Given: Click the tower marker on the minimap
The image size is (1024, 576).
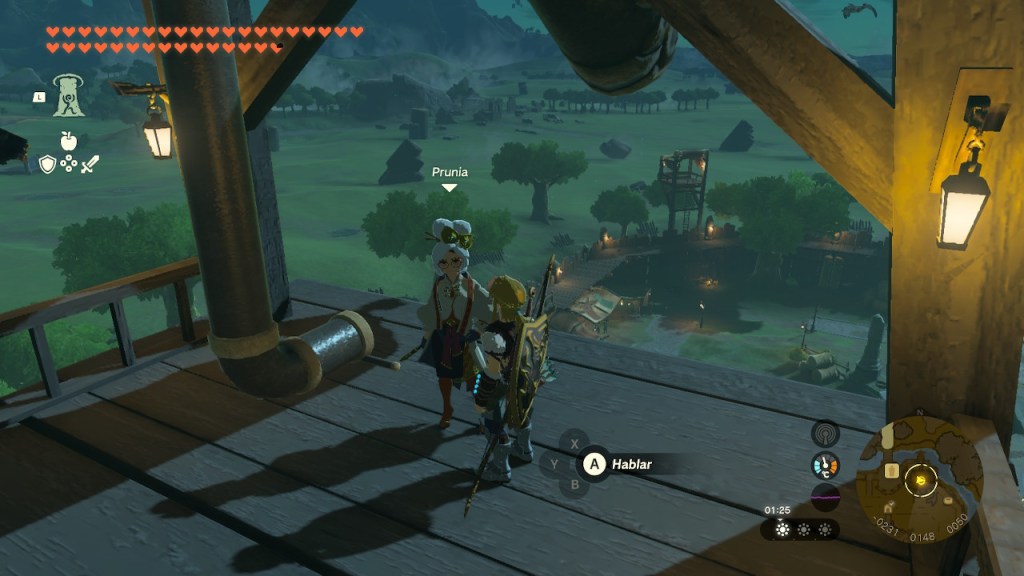Looking at the screenshot, I should [x=890, y=469].
